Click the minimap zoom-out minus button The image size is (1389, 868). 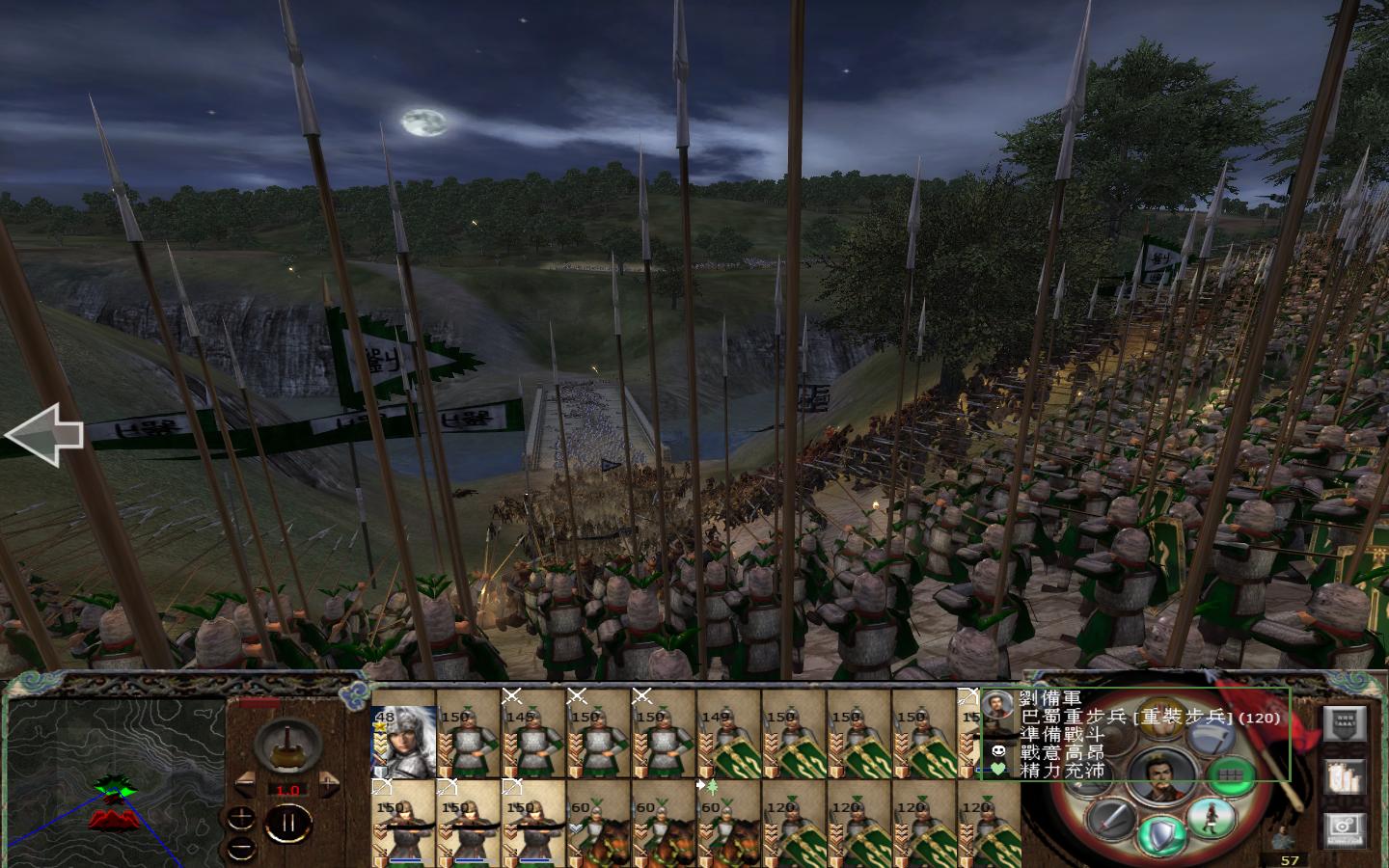240,849
